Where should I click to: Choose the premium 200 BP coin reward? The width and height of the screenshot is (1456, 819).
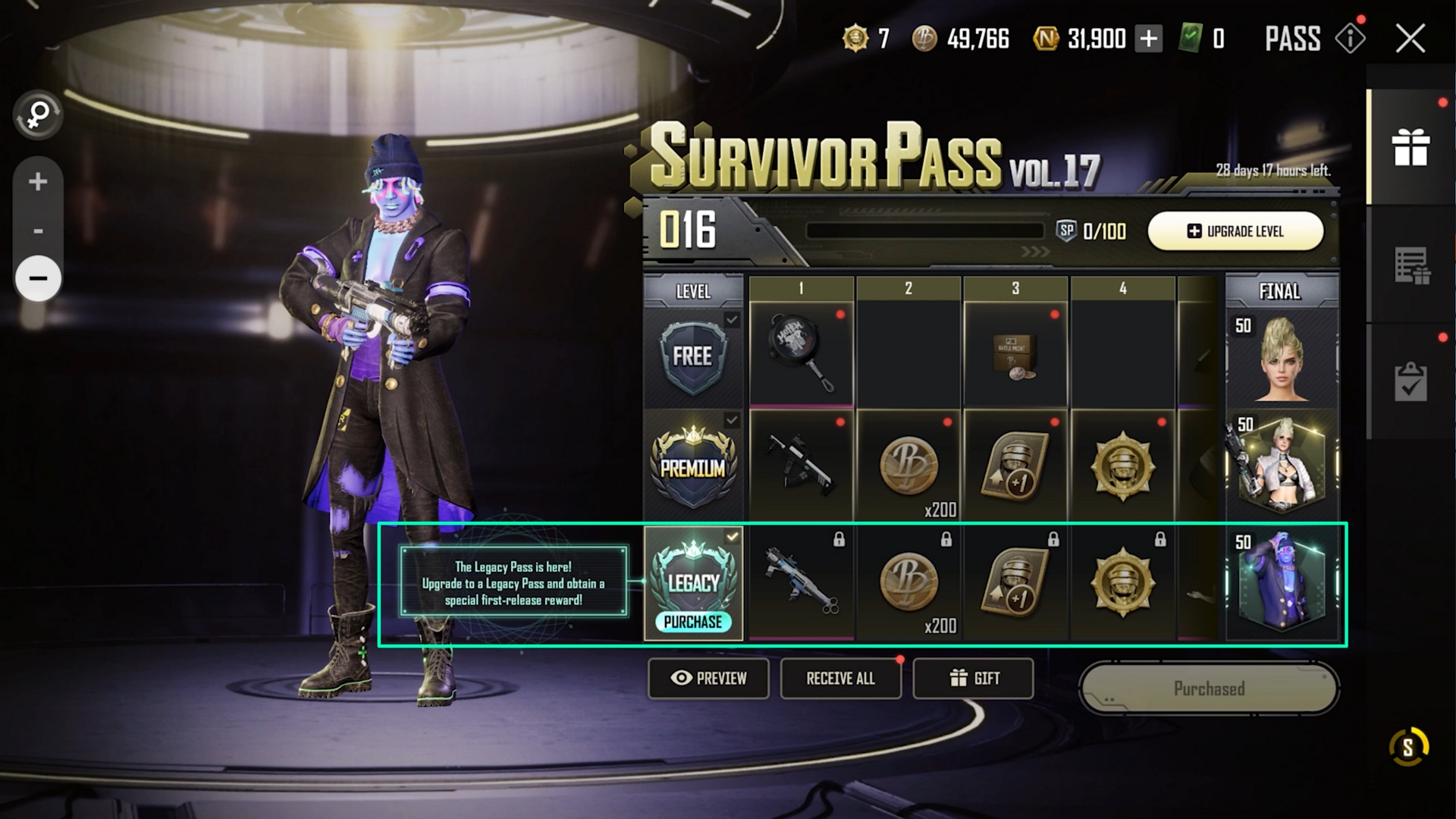click(908, 466)
